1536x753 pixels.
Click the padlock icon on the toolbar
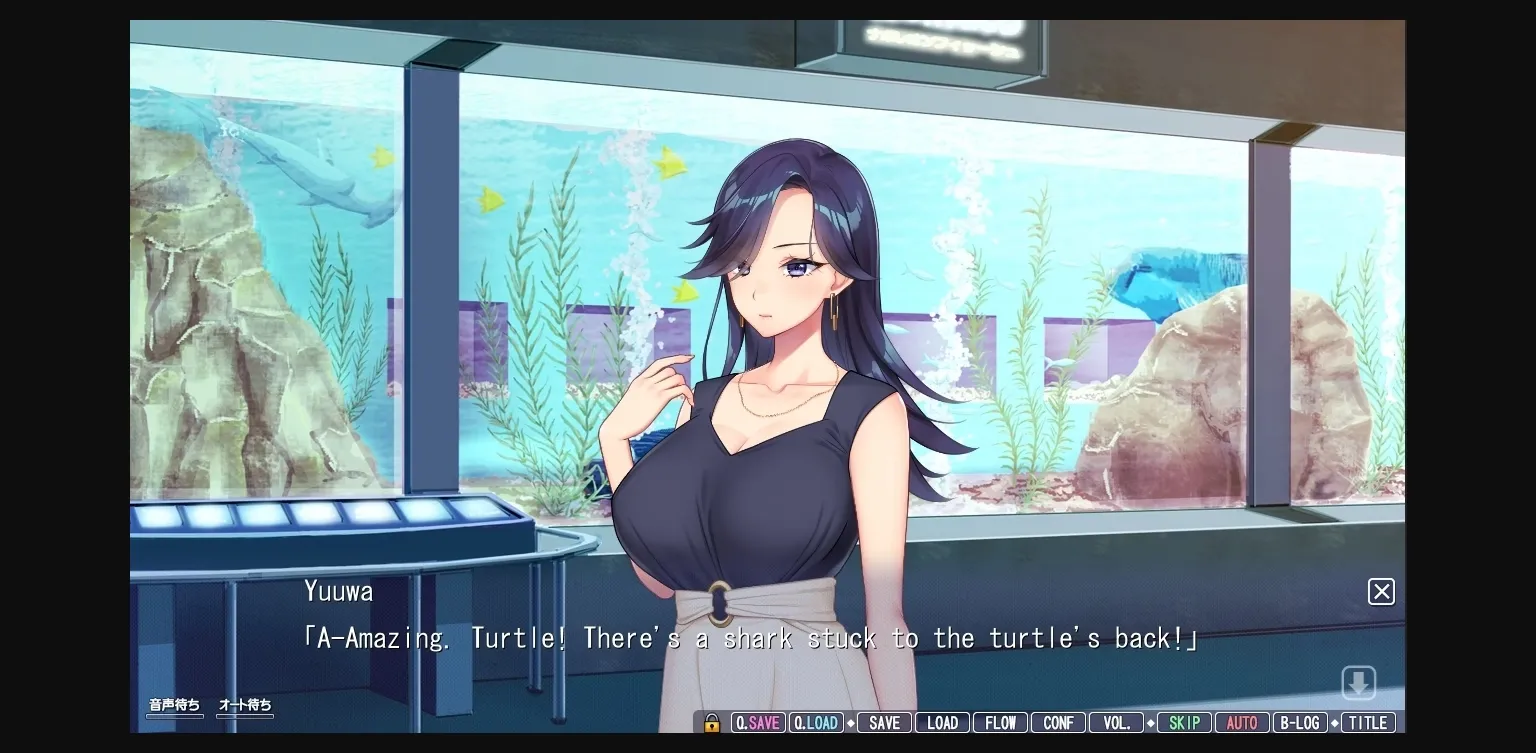click(712, 722)
